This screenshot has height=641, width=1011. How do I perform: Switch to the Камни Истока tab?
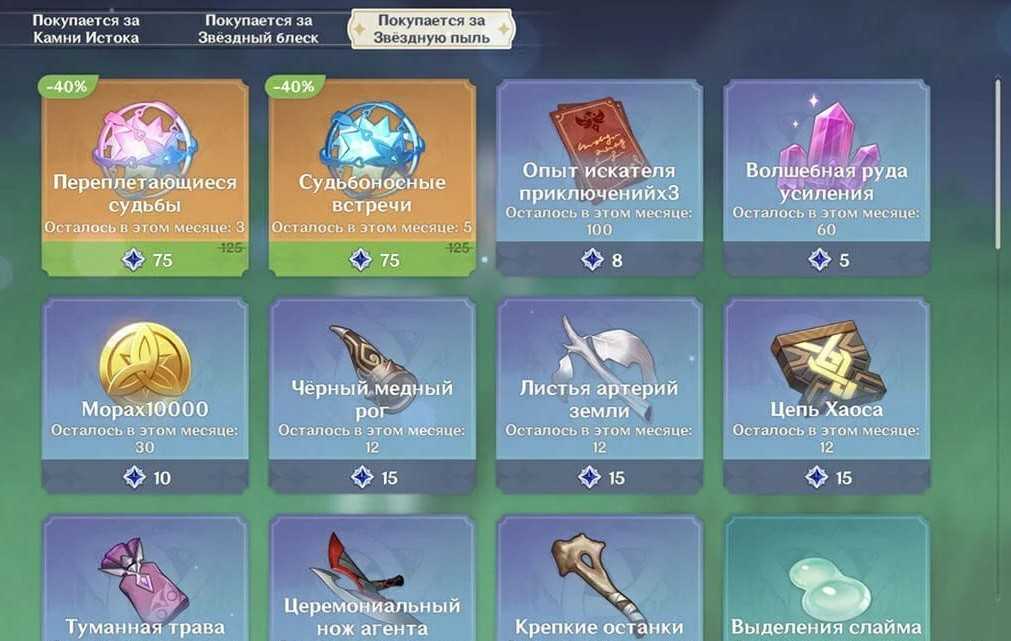85,29
